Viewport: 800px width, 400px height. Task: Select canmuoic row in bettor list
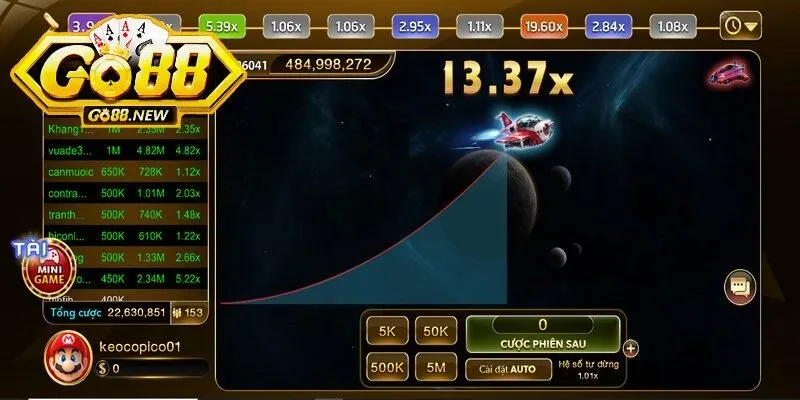tap(127, 172)
